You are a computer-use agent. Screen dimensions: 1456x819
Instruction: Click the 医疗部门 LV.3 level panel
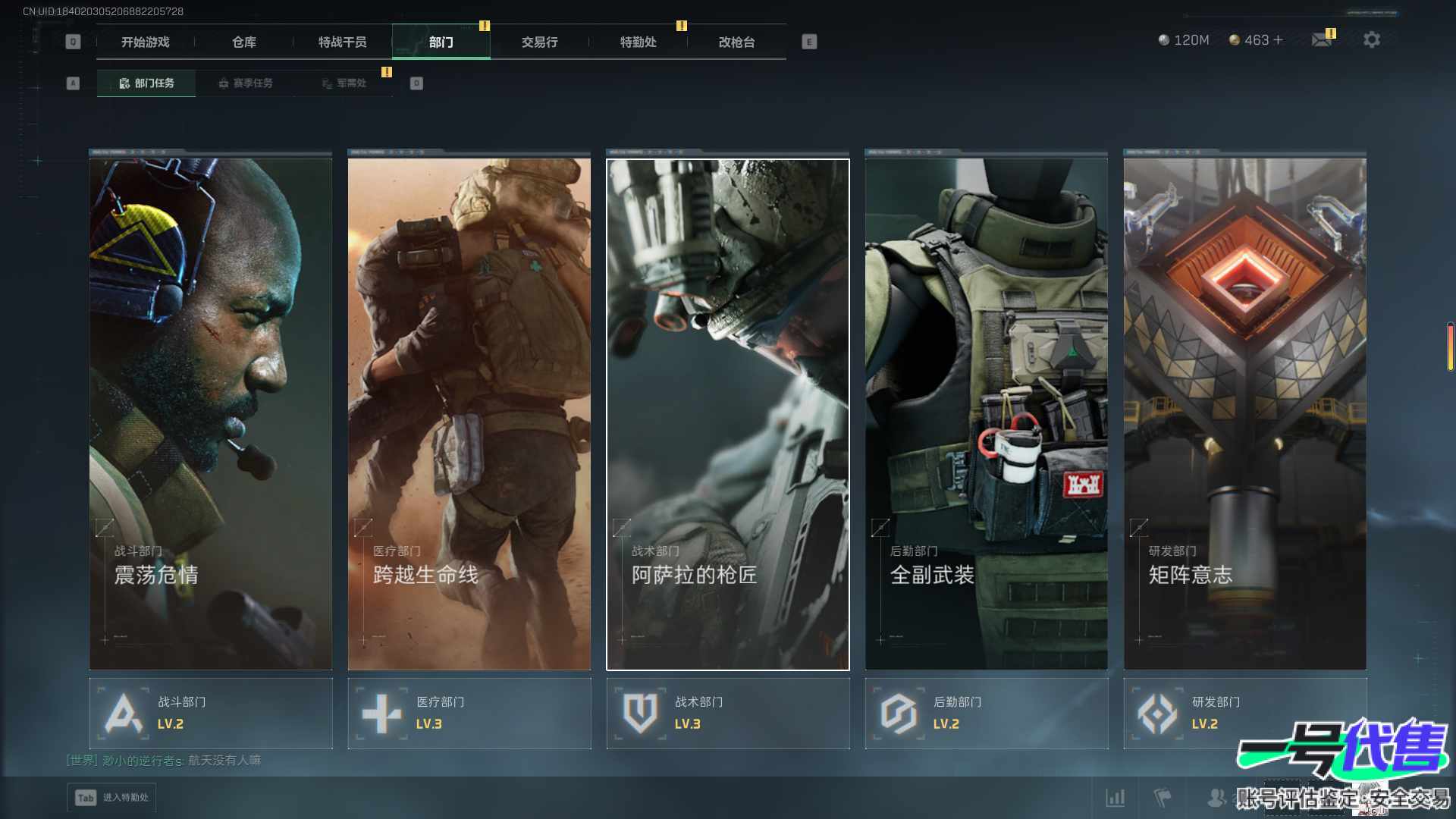pyautogui.click(x=469, y=714)
